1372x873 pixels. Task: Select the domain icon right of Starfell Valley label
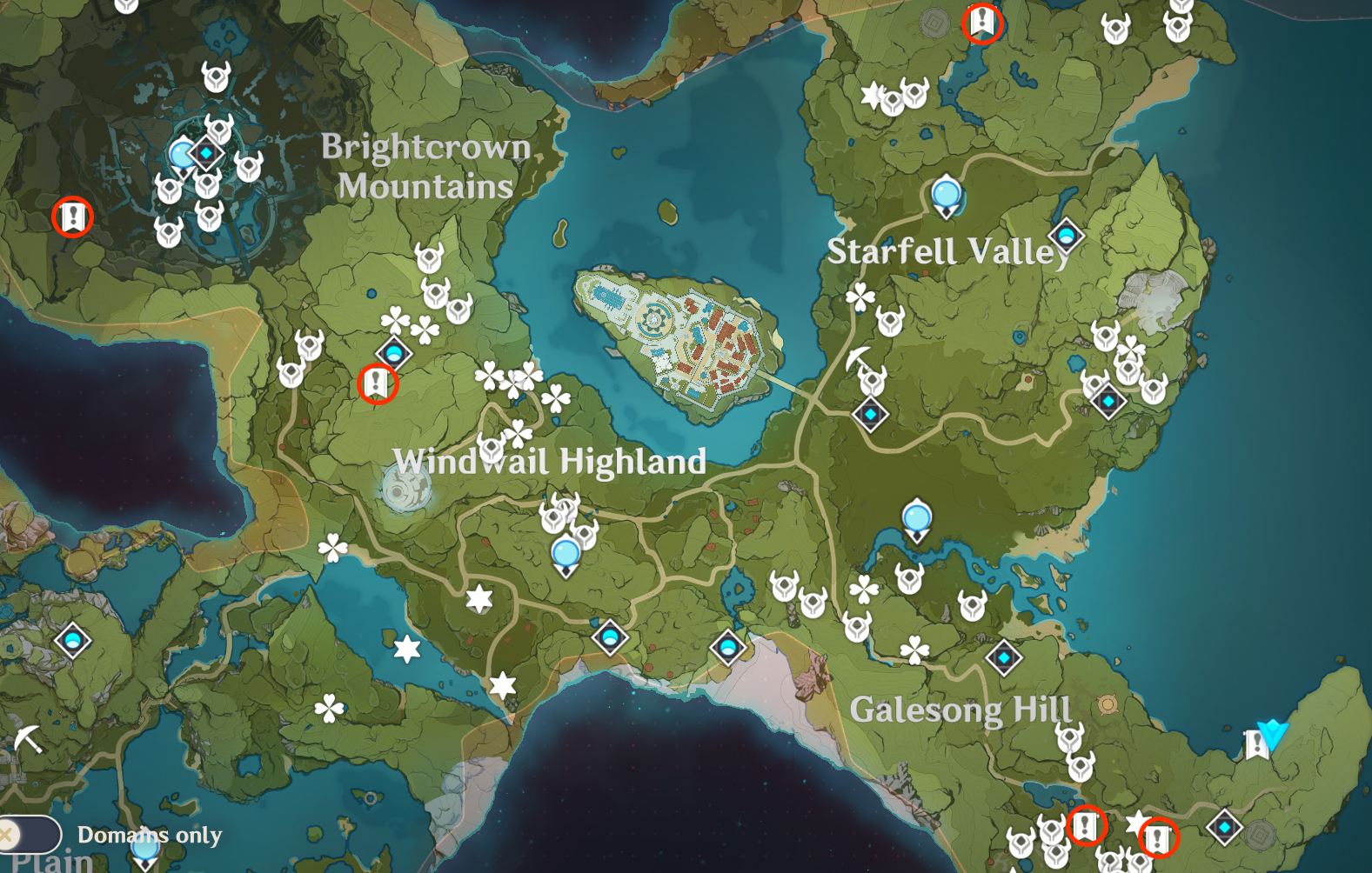(x=1066, y=235)
